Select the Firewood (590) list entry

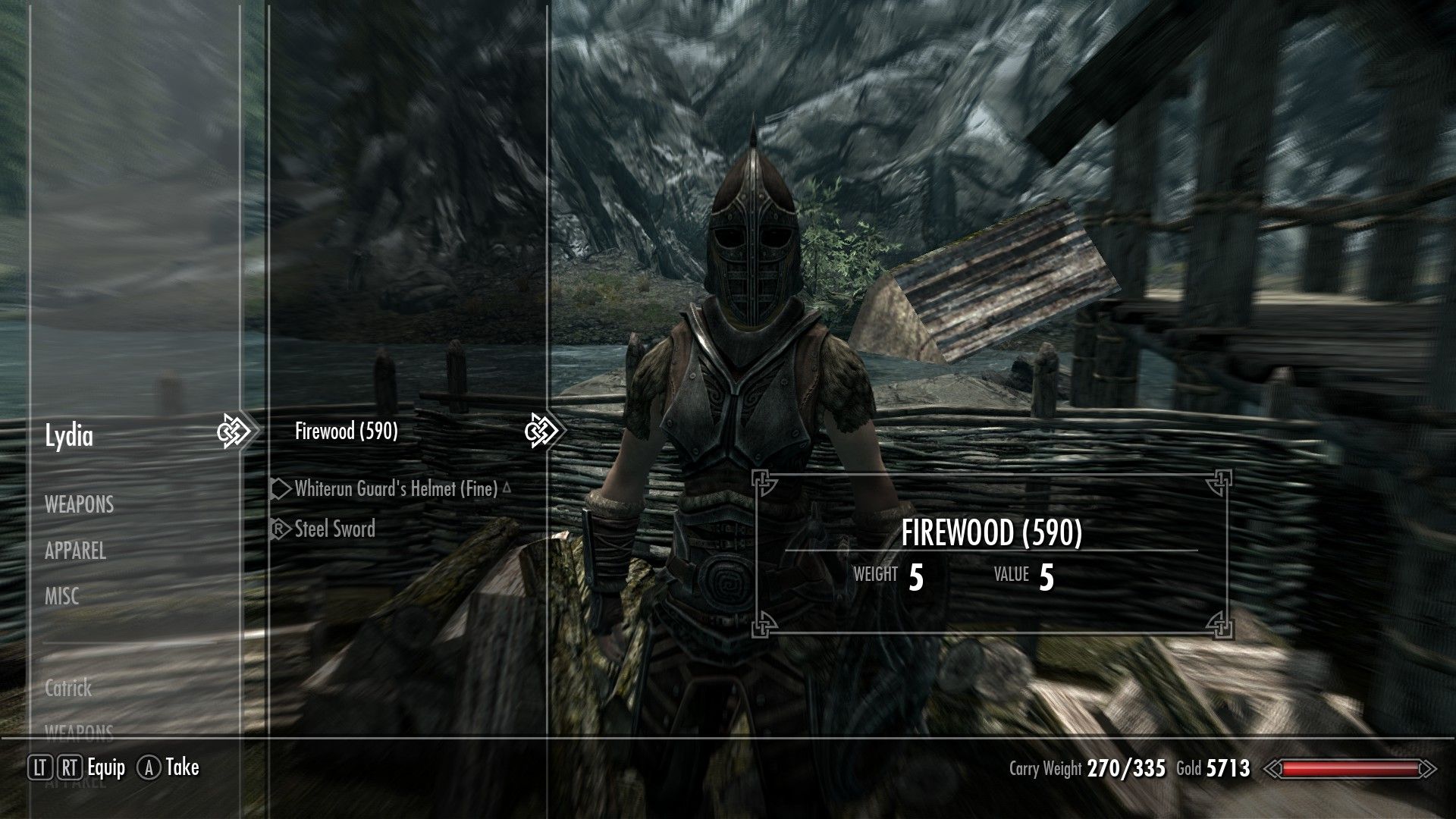point(348,429)
